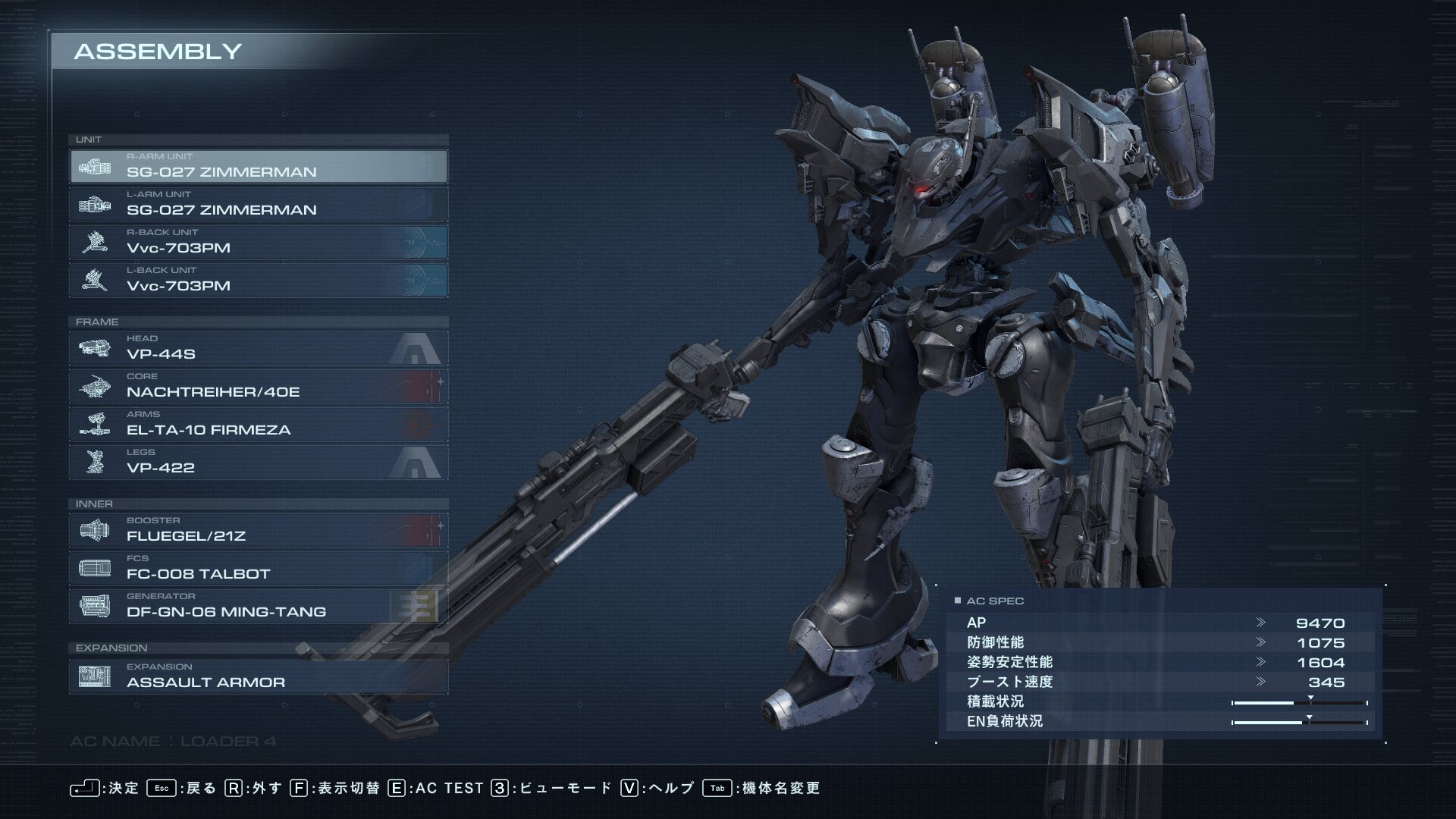Select the FC-008 TALBOT FCS slot

tap(258, 568)
